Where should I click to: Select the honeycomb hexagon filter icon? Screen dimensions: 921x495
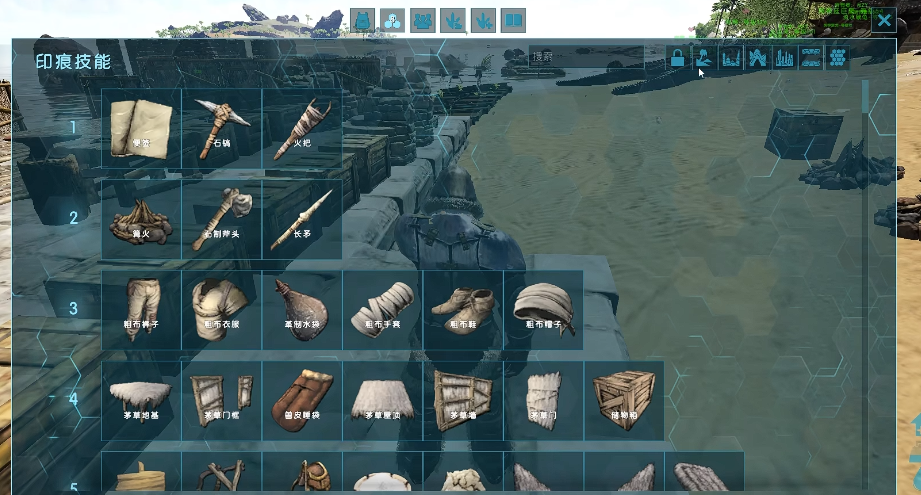[838, 58]
